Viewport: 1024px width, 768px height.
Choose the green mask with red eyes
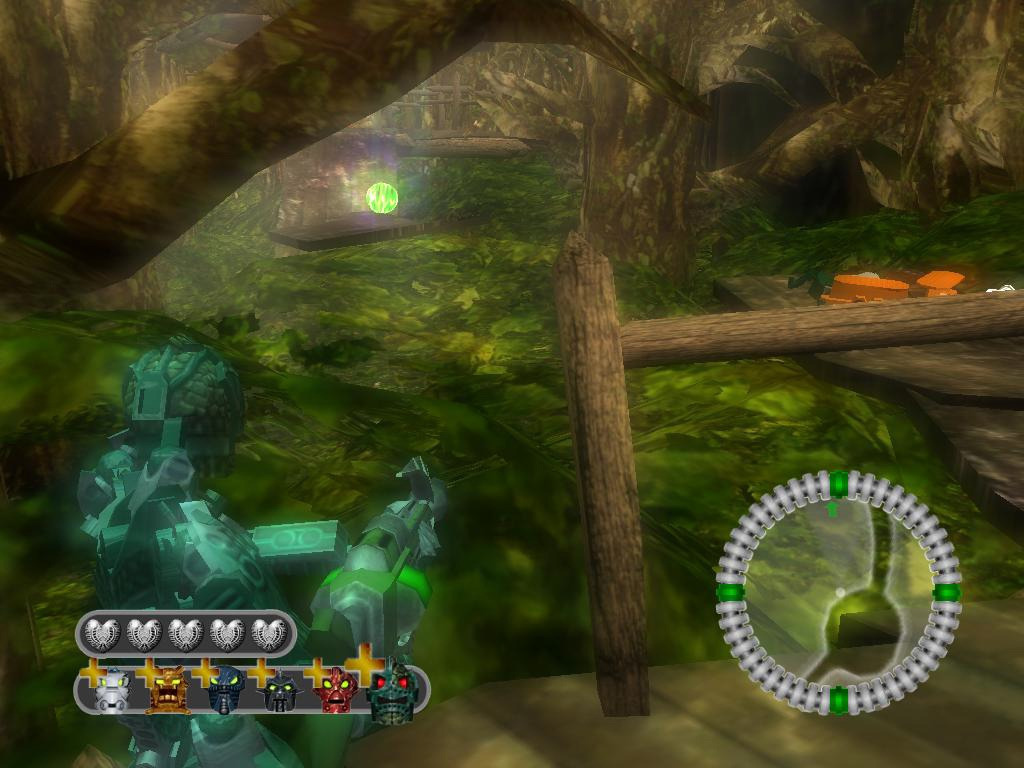click(x=394, y=692)
